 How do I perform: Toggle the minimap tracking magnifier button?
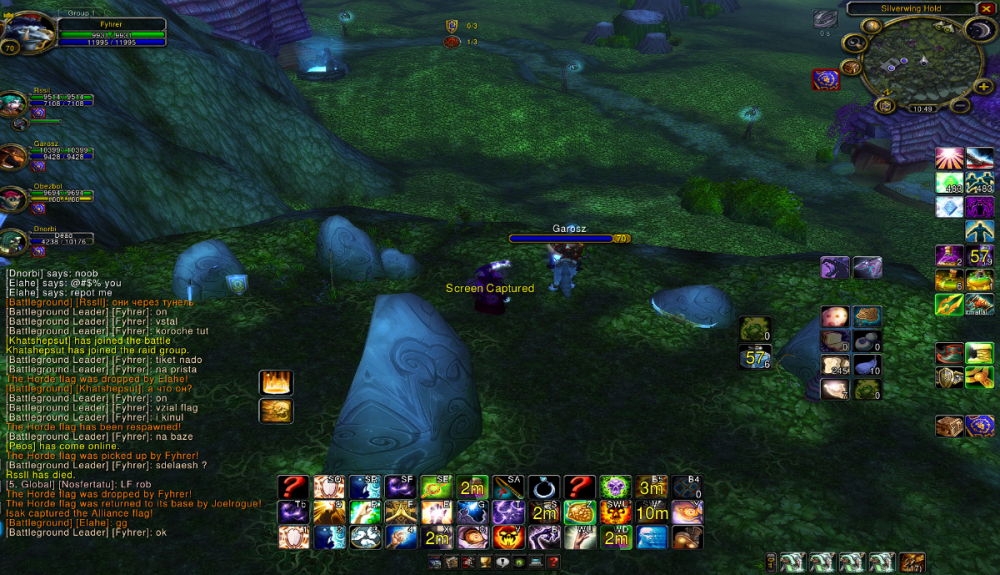point(854,43)
